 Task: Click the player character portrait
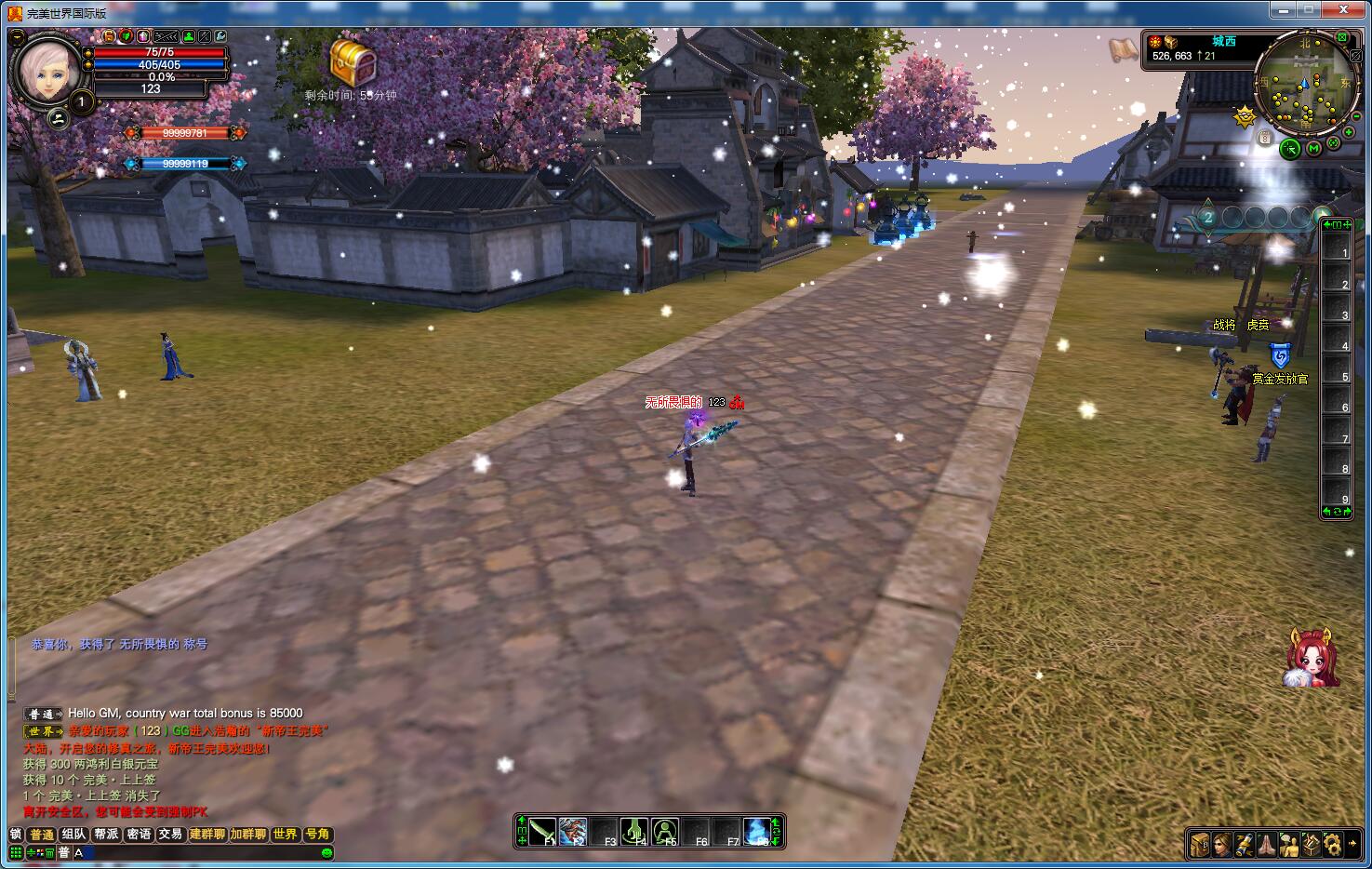(47, 68)
